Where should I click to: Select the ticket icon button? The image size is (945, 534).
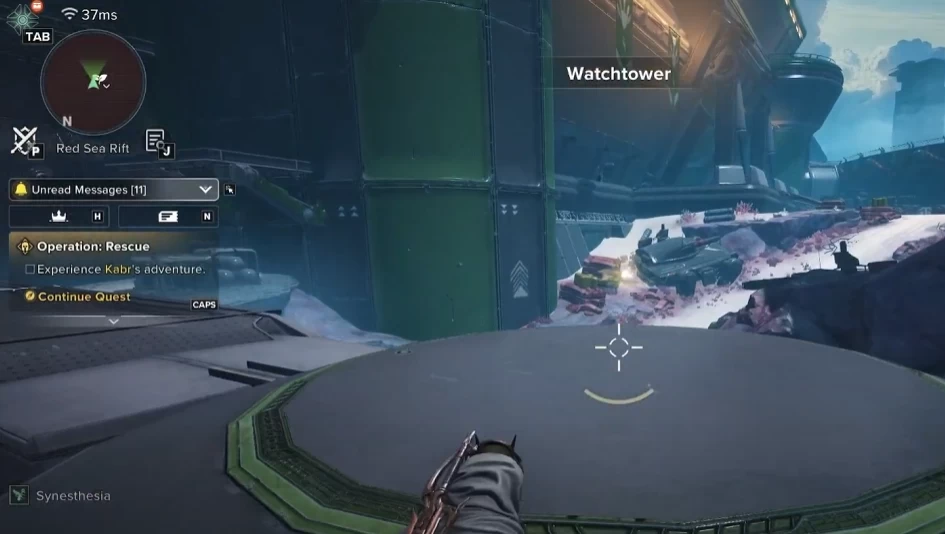coord(167,216)
